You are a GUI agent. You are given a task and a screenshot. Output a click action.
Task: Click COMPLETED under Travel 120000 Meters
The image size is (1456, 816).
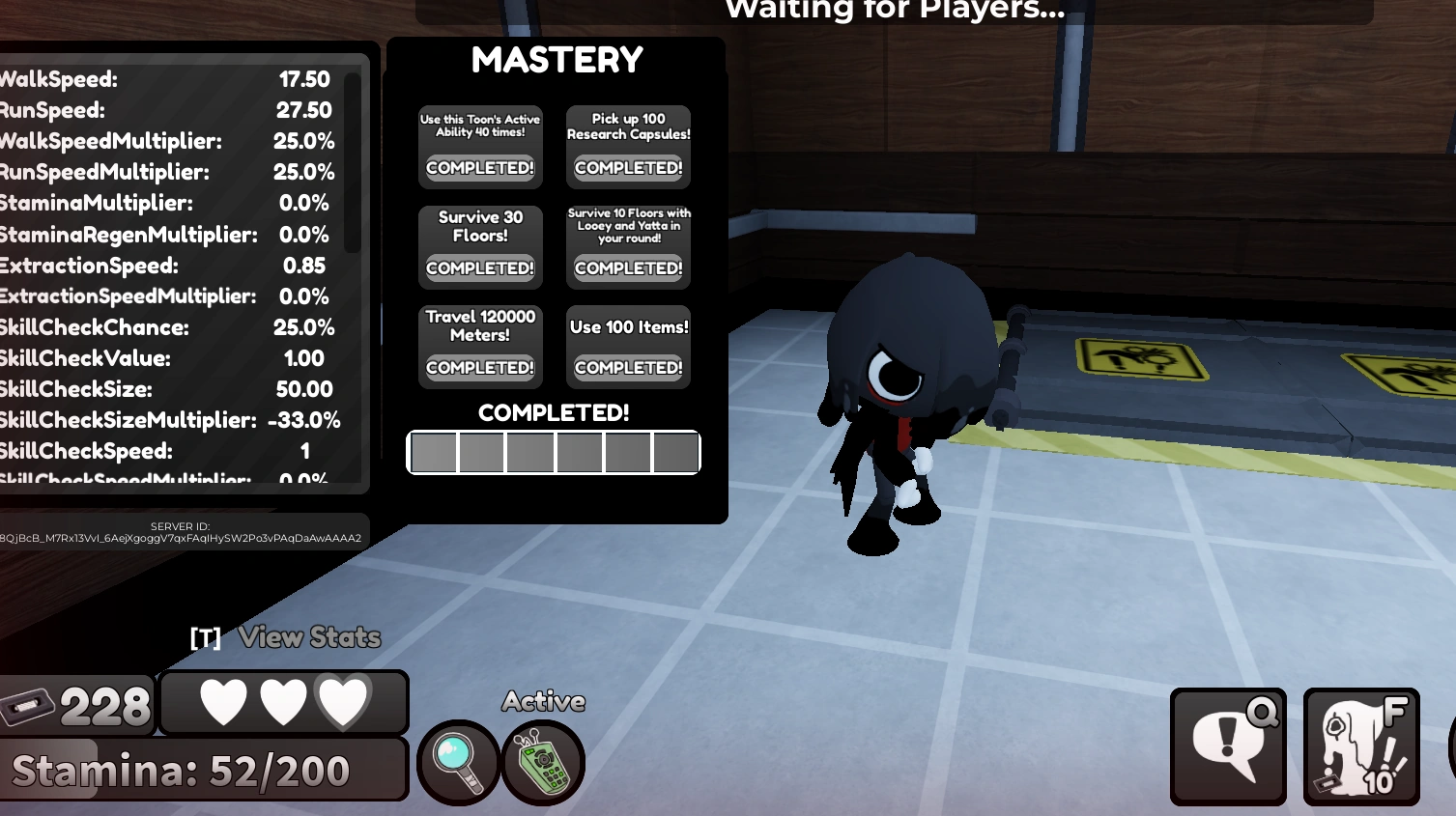479,367
